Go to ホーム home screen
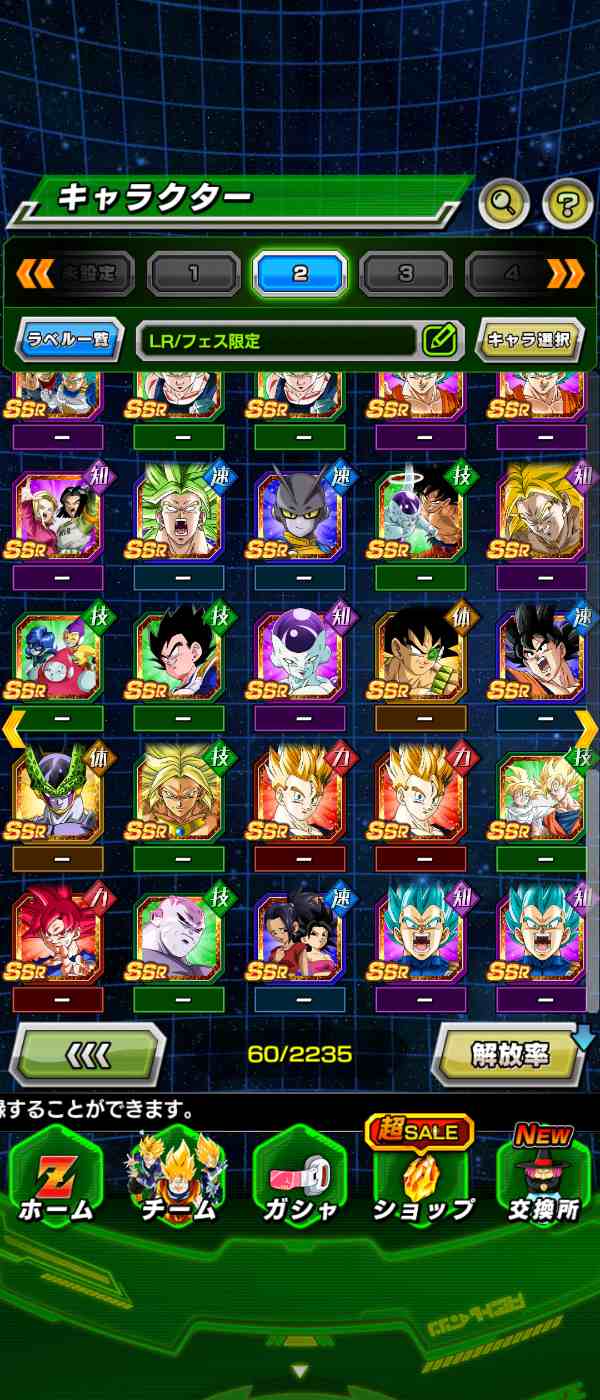Viewport: 600px width, 1400px height. (x=56, y=1180)
